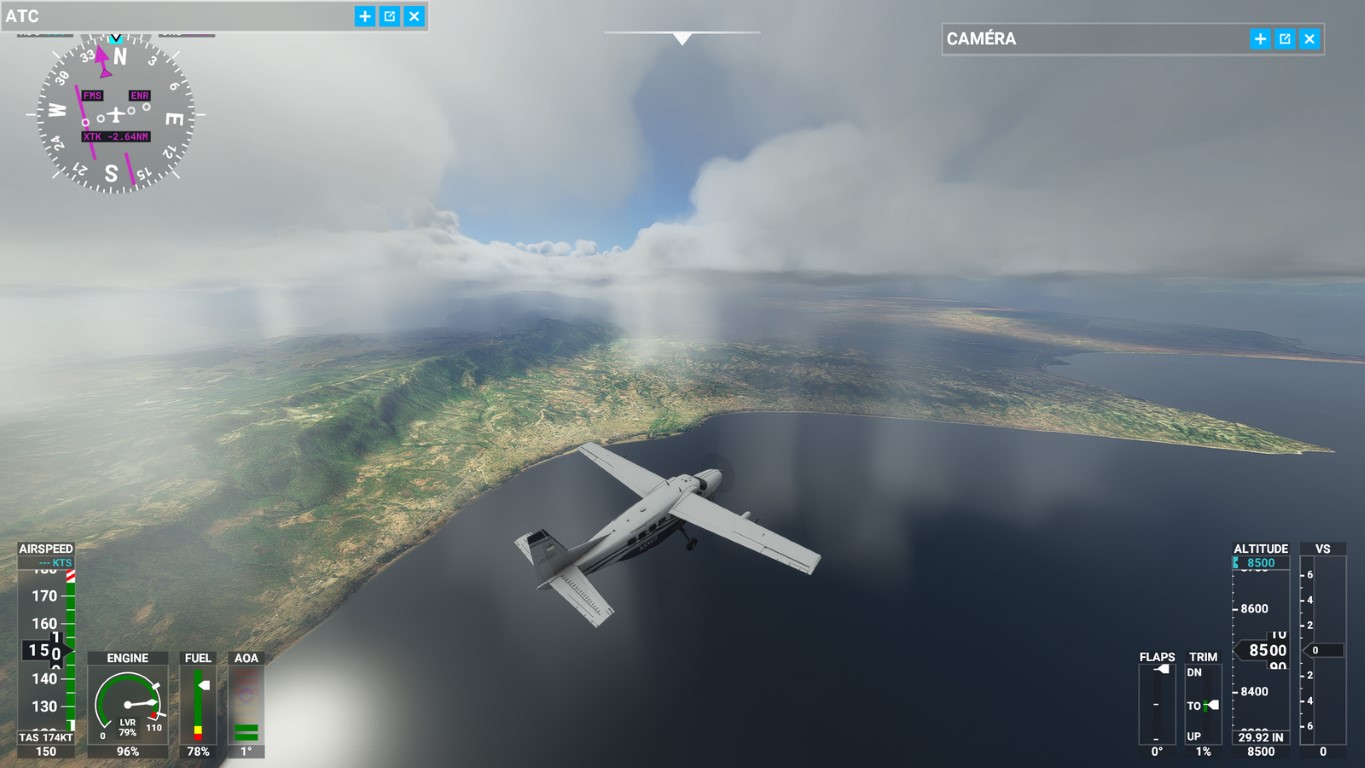Pop out the ATC panel into a window

point(390,16)
